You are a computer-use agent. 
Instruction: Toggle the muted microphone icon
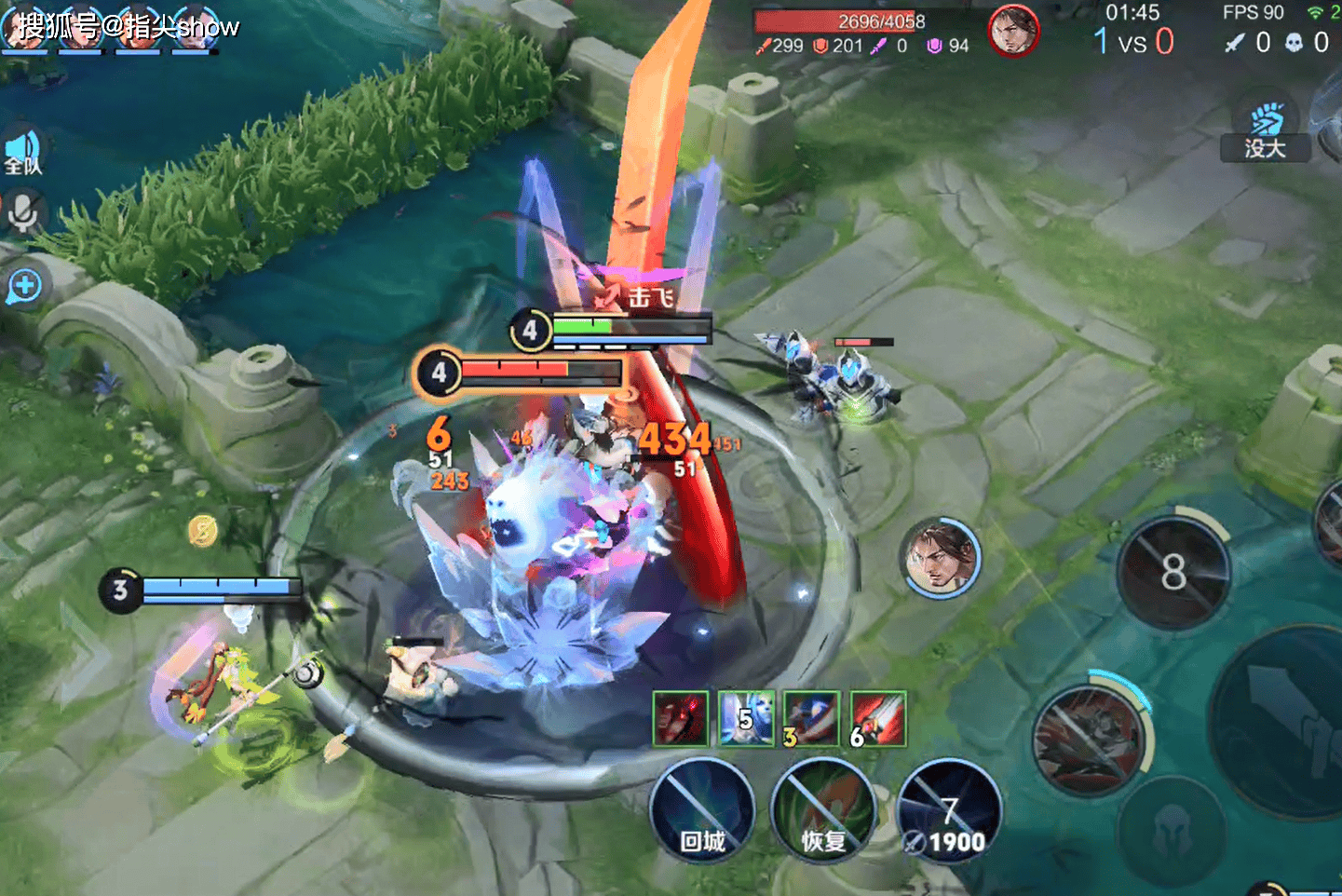tap(22, 213)
